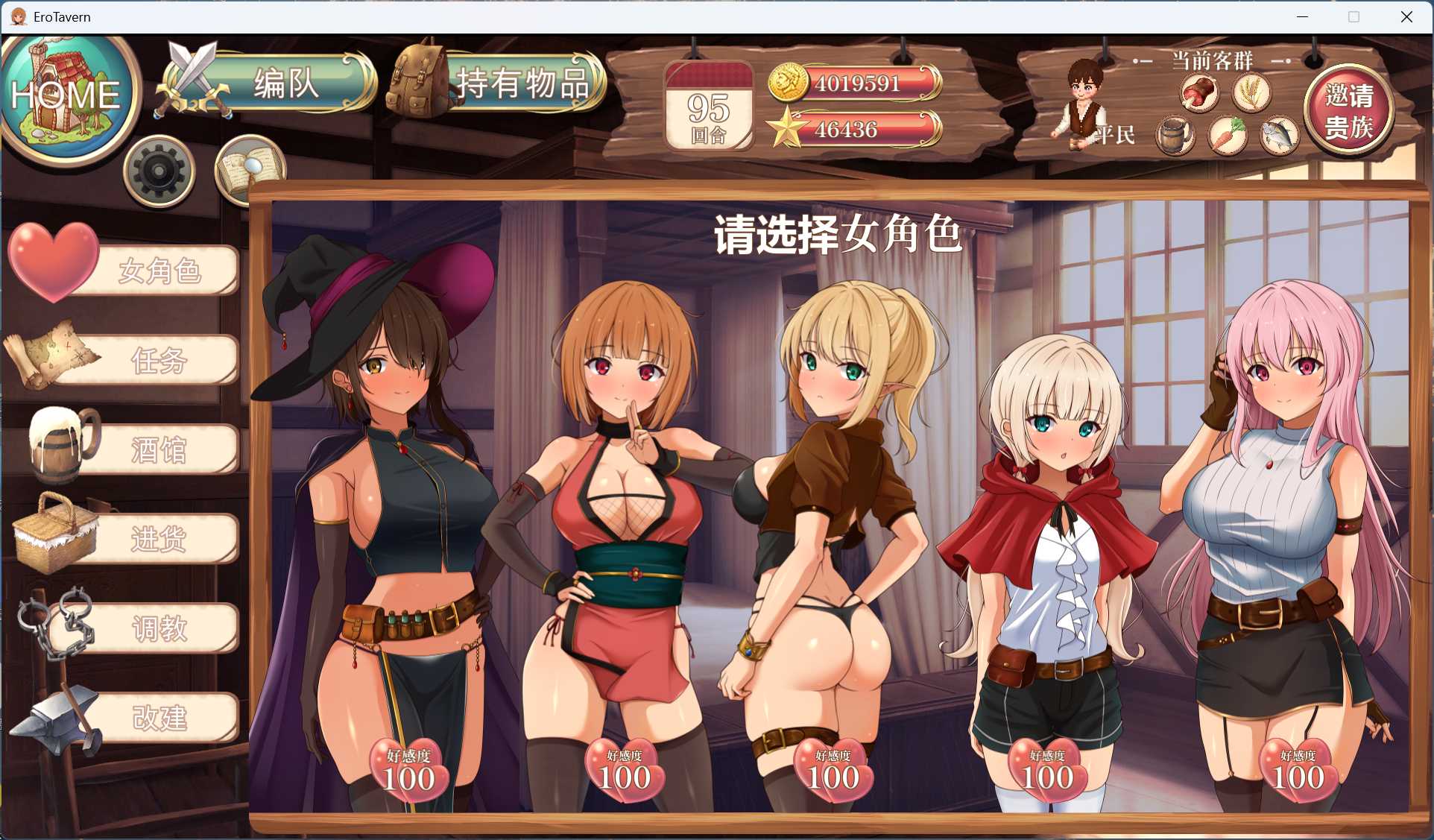
Task: Click the anvil 改建 renovation icon
Action: [58, 717]
